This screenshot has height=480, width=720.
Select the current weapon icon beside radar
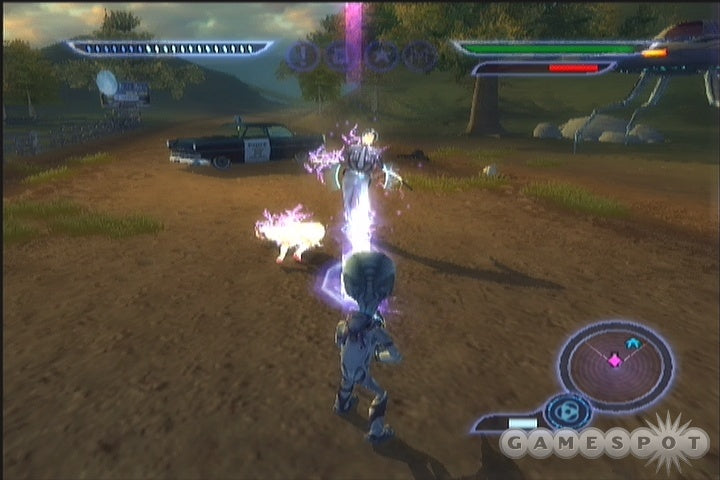[x=570, y=411]
